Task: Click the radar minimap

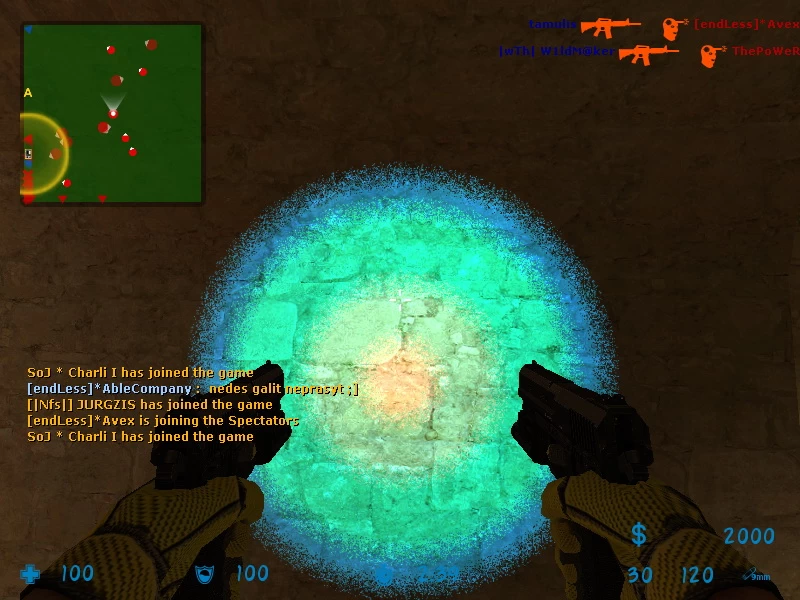Action: tap(112, 114)
